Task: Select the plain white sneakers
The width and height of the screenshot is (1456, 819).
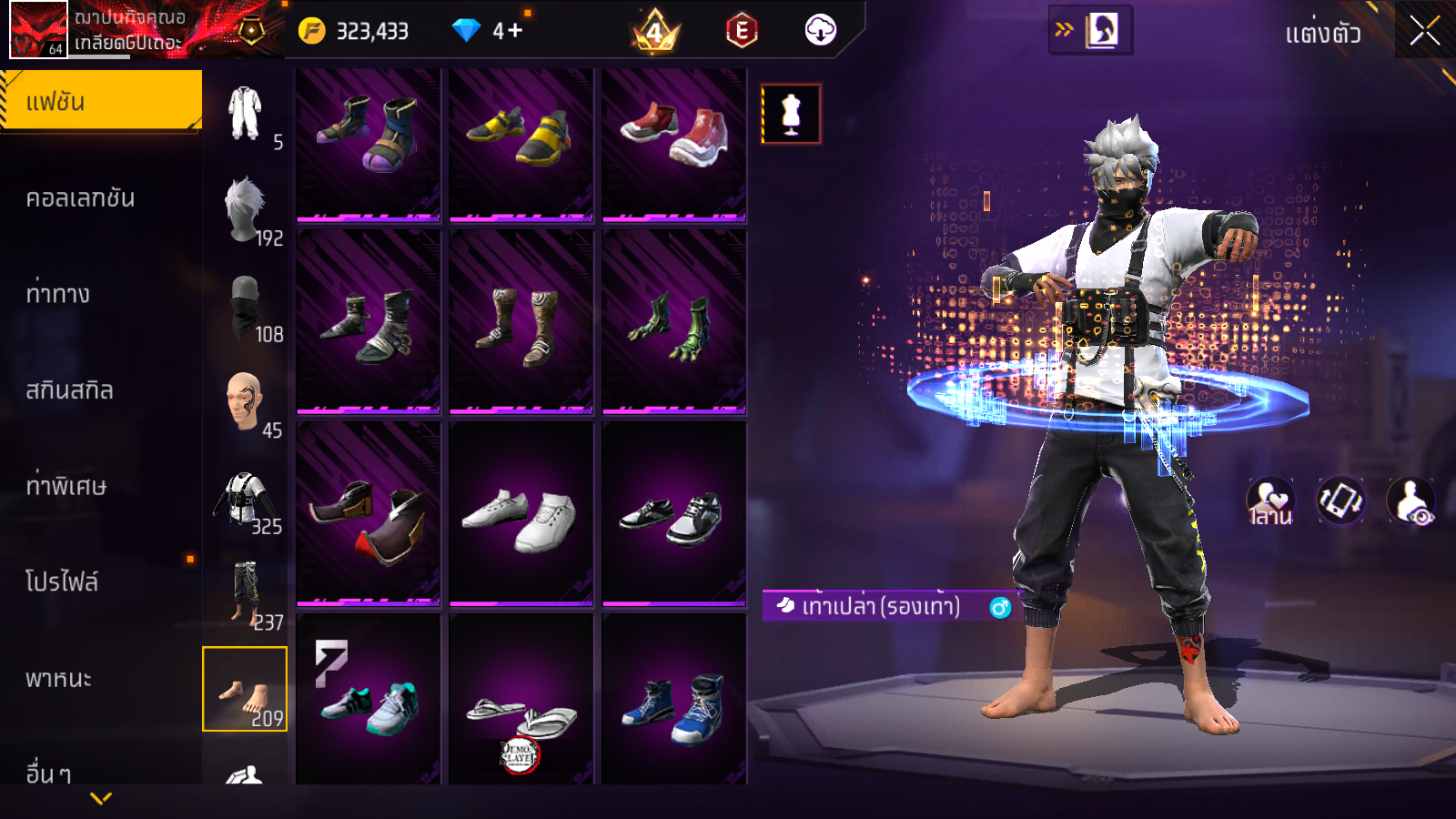Action: (521, 518)
